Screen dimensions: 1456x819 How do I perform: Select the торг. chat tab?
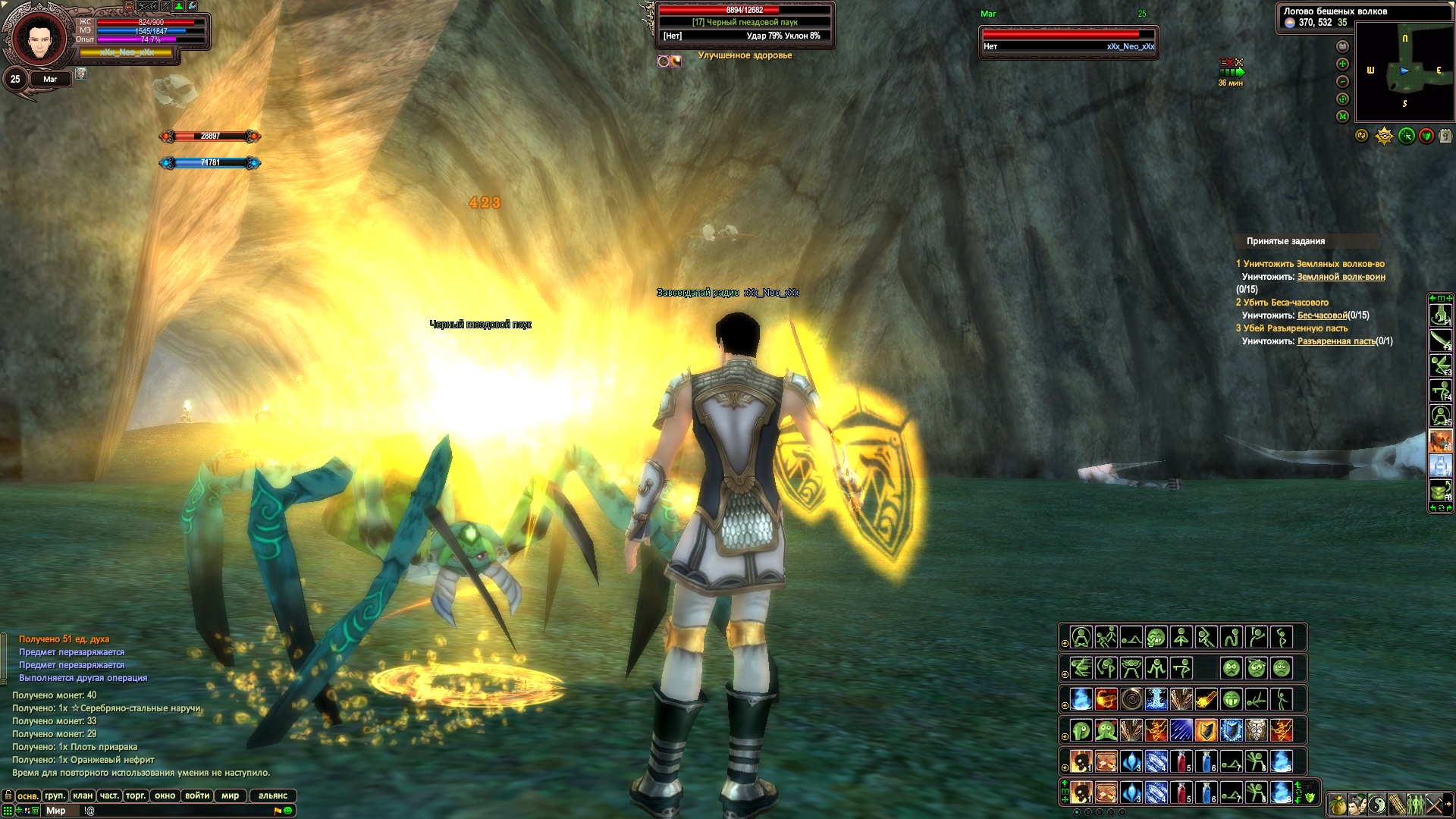pos(136,795)
